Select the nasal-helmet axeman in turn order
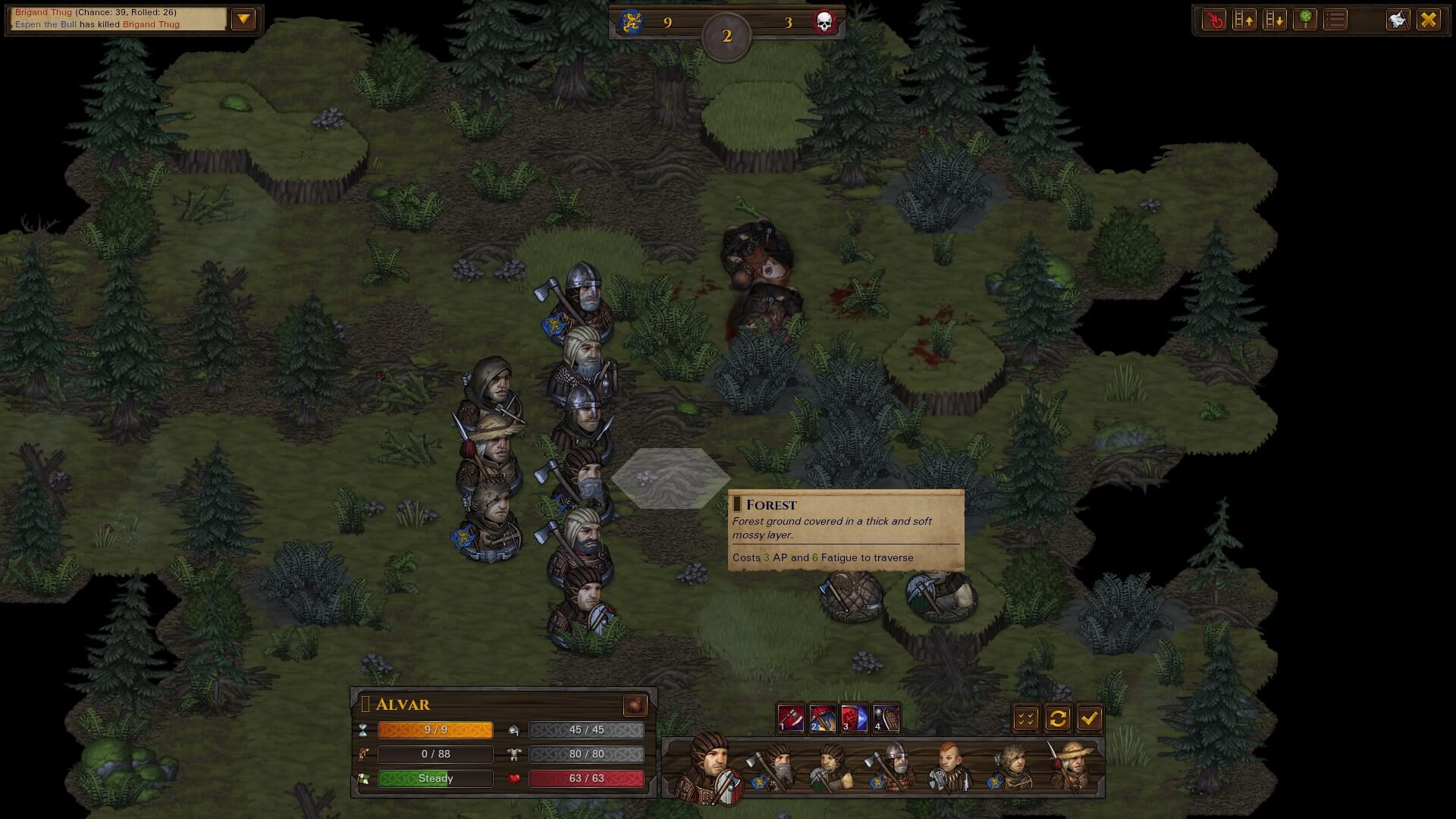Image resolution: width=1456 pixels, height=819 pixels. point(895,767)
